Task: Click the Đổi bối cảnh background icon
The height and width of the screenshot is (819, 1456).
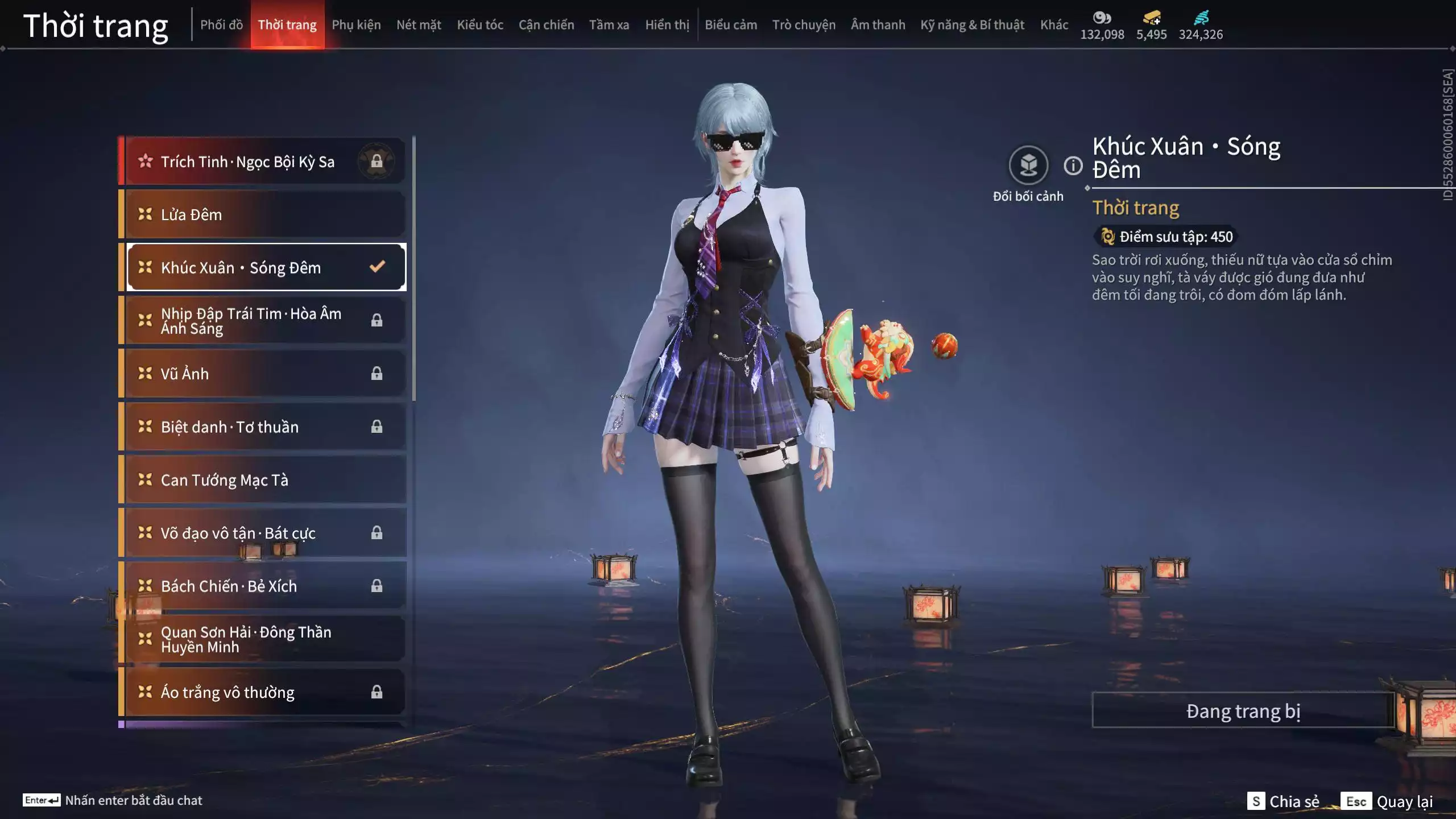Action: point(1028,166)
